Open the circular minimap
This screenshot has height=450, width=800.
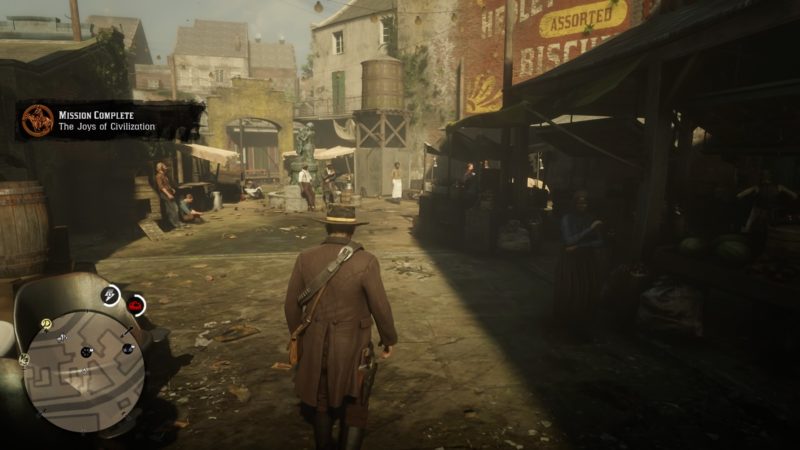click(83, 372)
